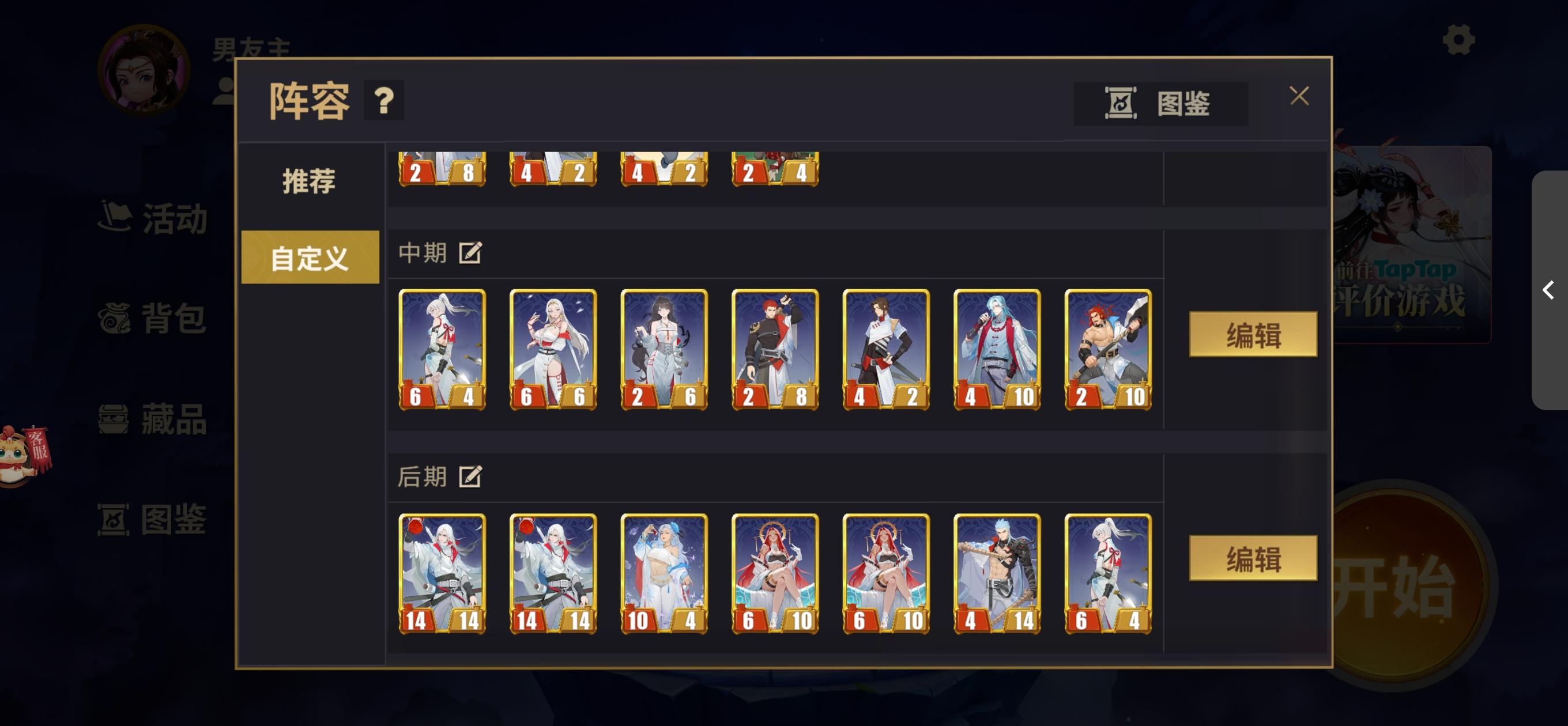The width and height of the screenshot is (1568, 726).
Task: Select the red-haired 2/8 fighter in 中期 row
Action: [775, 349]
